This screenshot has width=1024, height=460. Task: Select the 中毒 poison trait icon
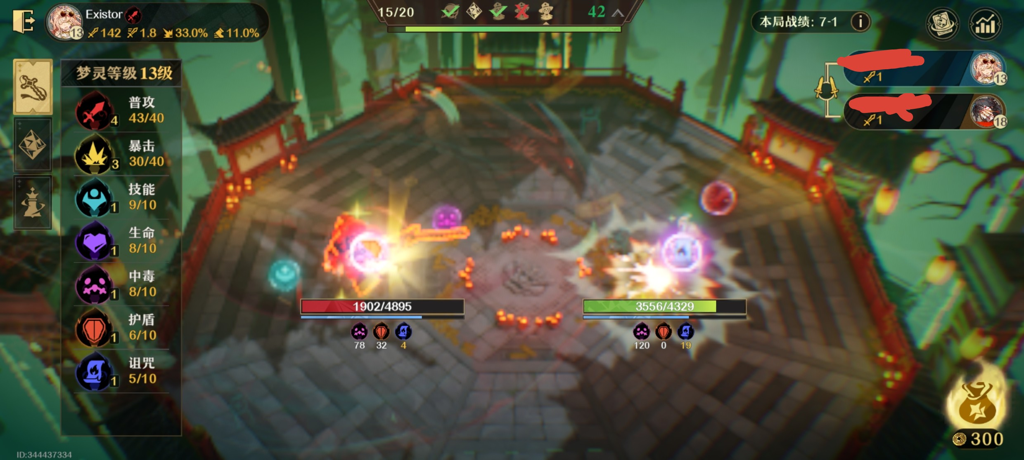pos(94,285)
